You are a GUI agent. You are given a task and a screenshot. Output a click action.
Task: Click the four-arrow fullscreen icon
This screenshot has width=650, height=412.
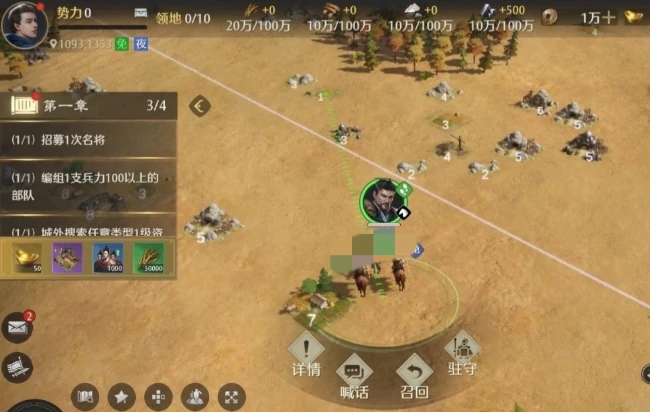[231, 396]
